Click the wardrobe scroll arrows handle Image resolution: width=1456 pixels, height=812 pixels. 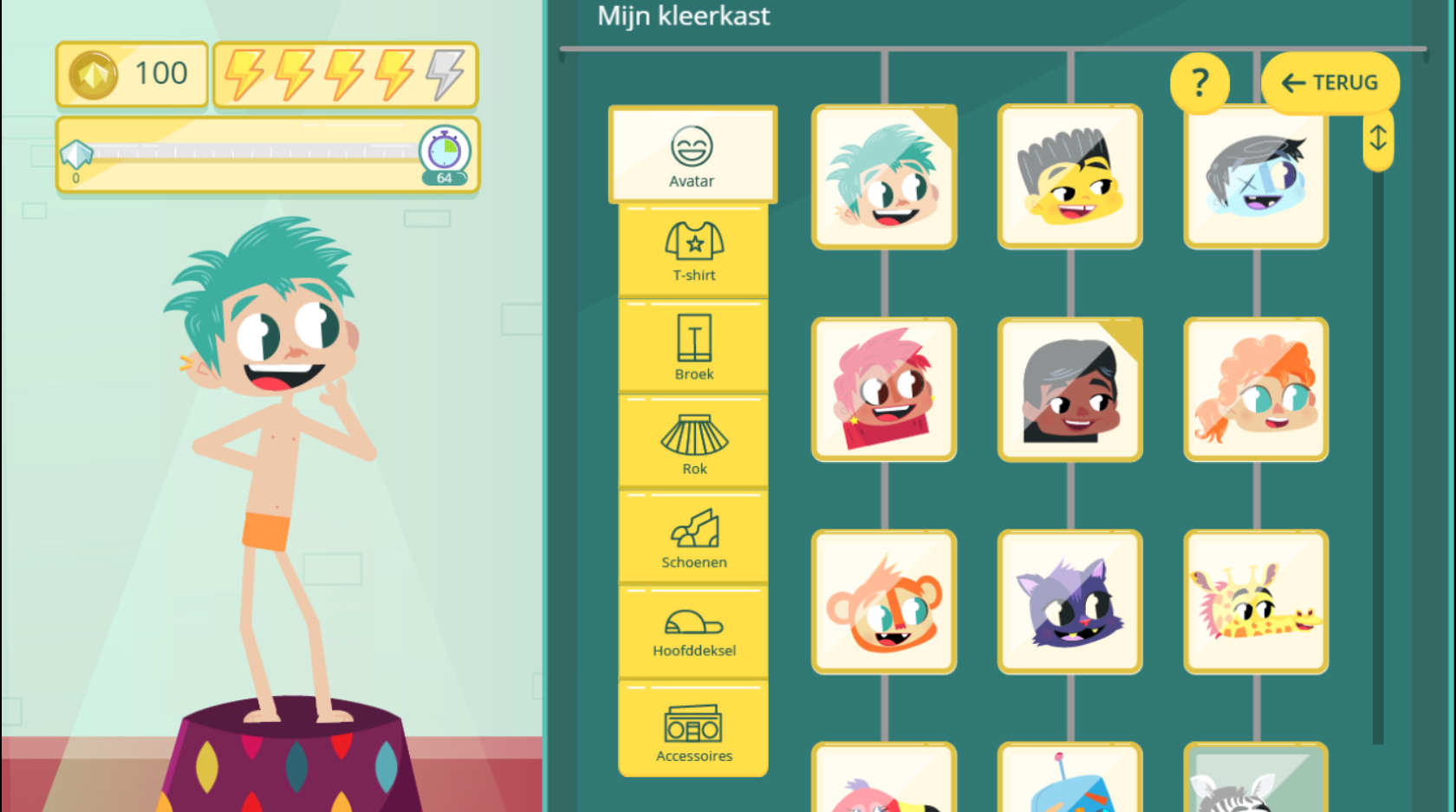click(1378, 139)
